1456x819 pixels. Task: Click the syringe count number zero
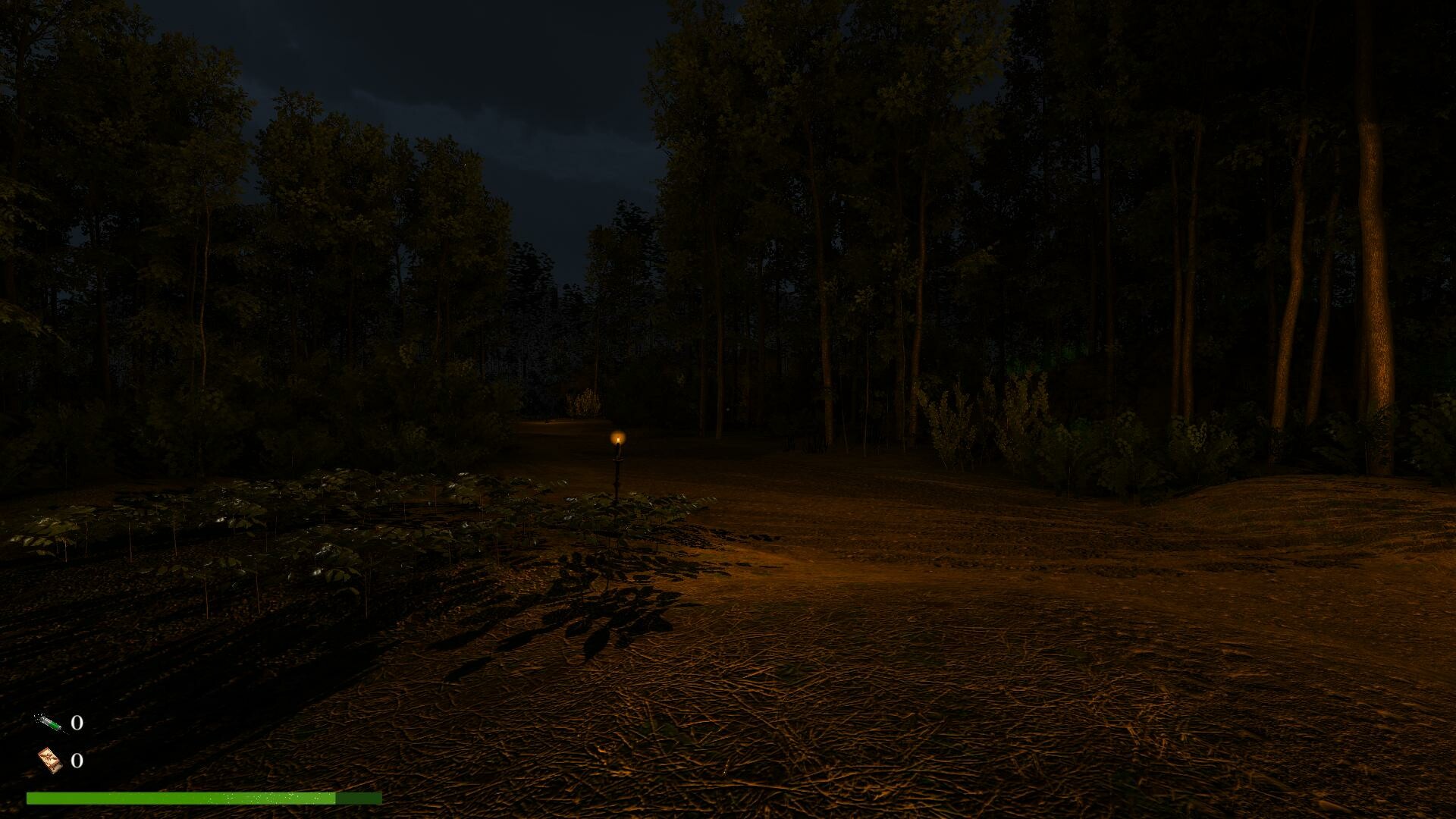(77, 723)
